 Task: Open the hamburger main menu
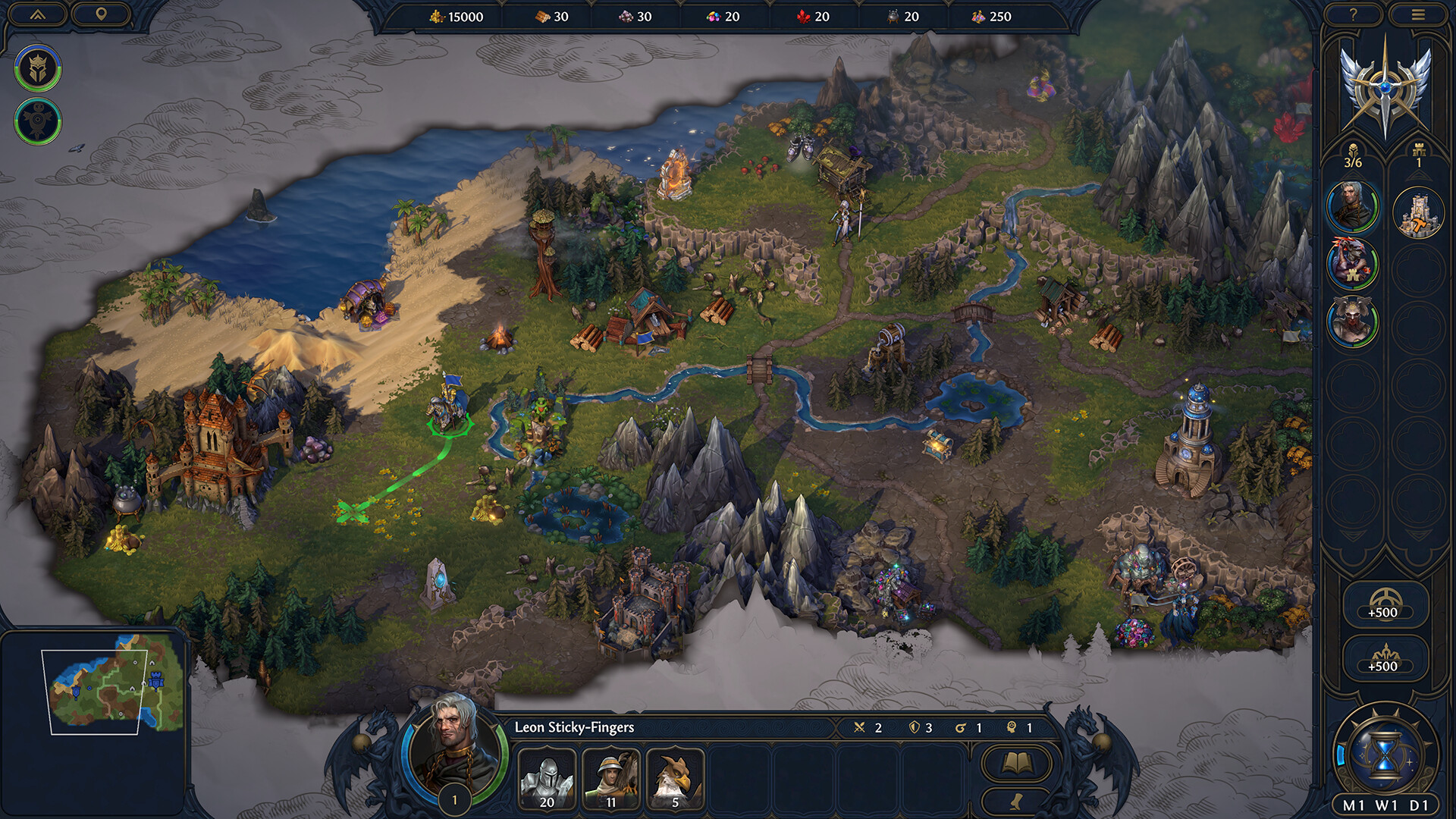[x=1417, y=14]
